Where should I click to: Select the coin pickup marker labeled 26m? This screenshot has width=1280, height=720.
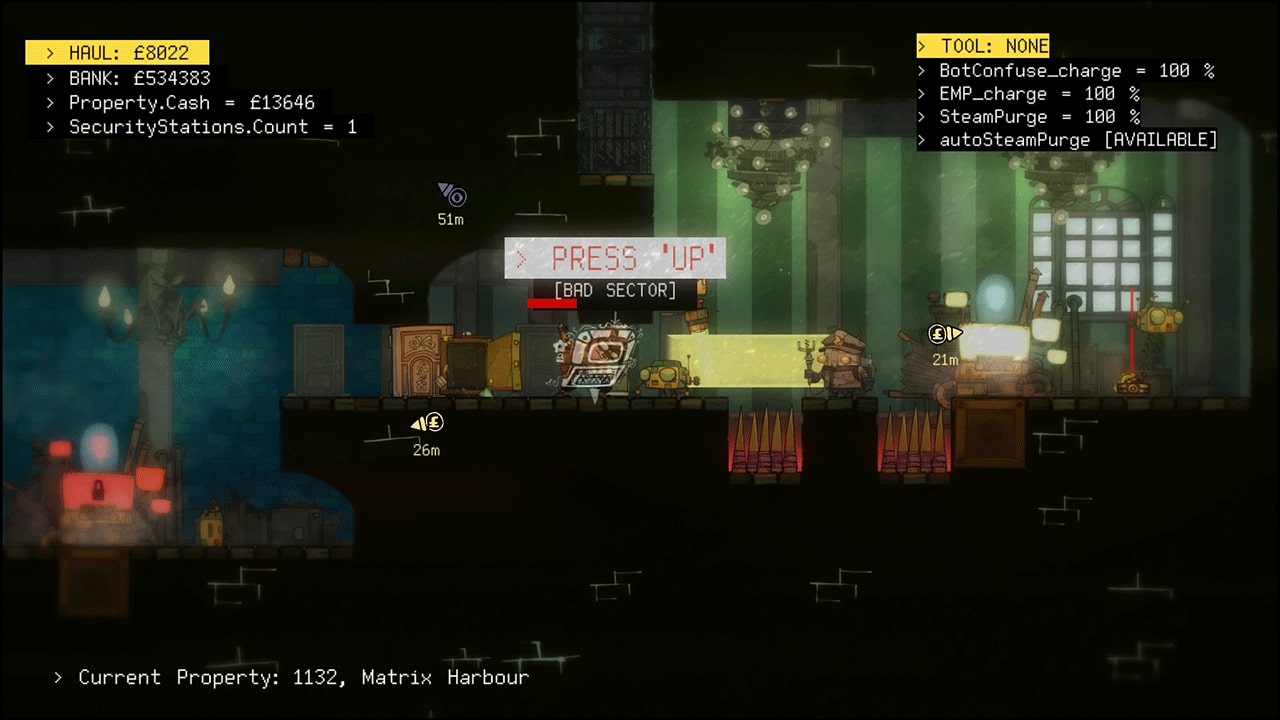(428, 424)
